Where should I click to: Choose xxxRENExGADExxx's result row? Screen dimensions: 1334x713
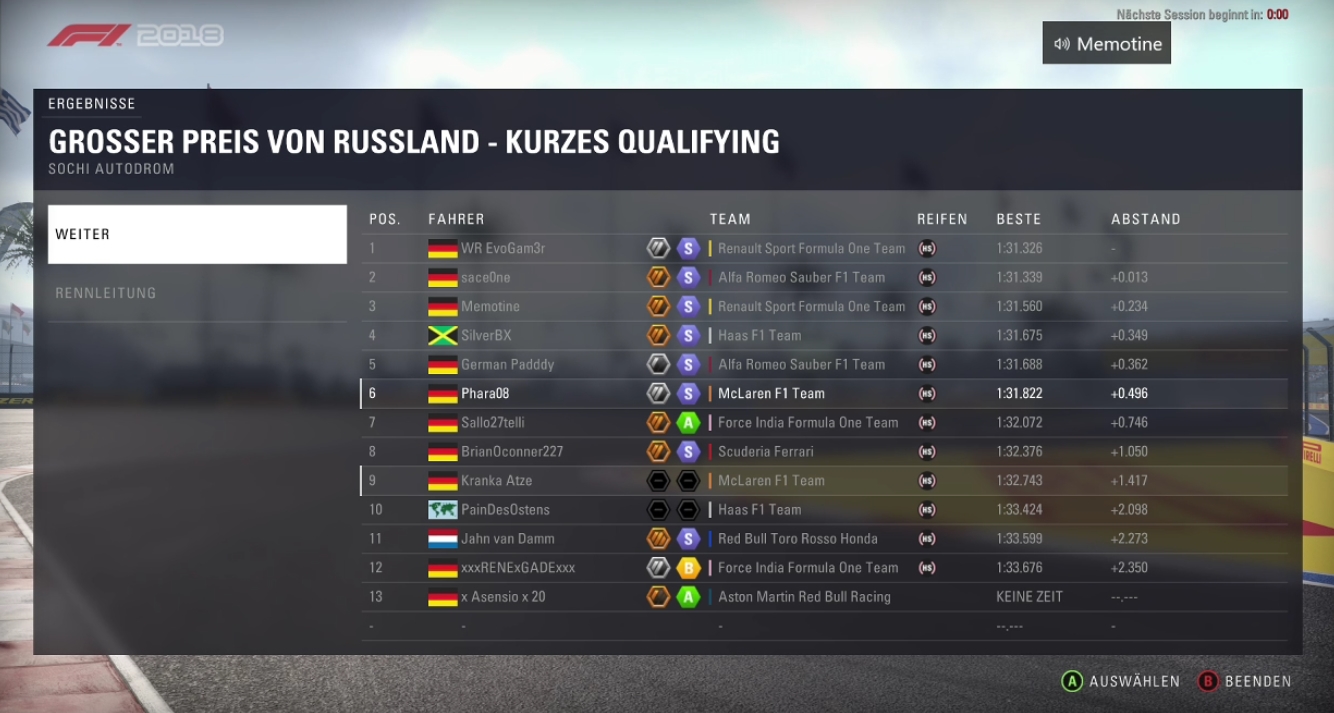pos(518,567)
